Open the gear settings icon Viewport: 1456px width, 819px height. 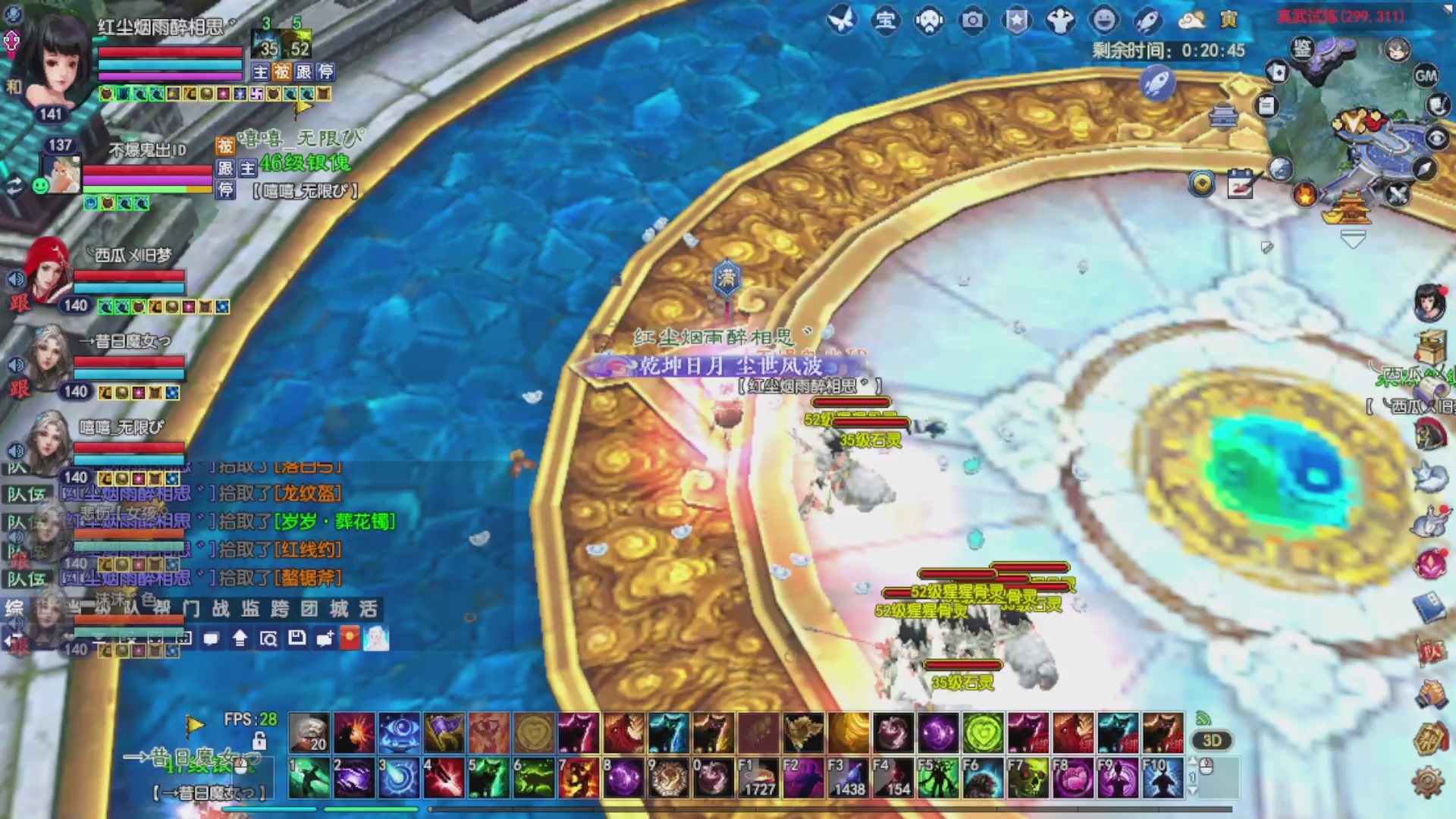click(x=1428, y=781)
